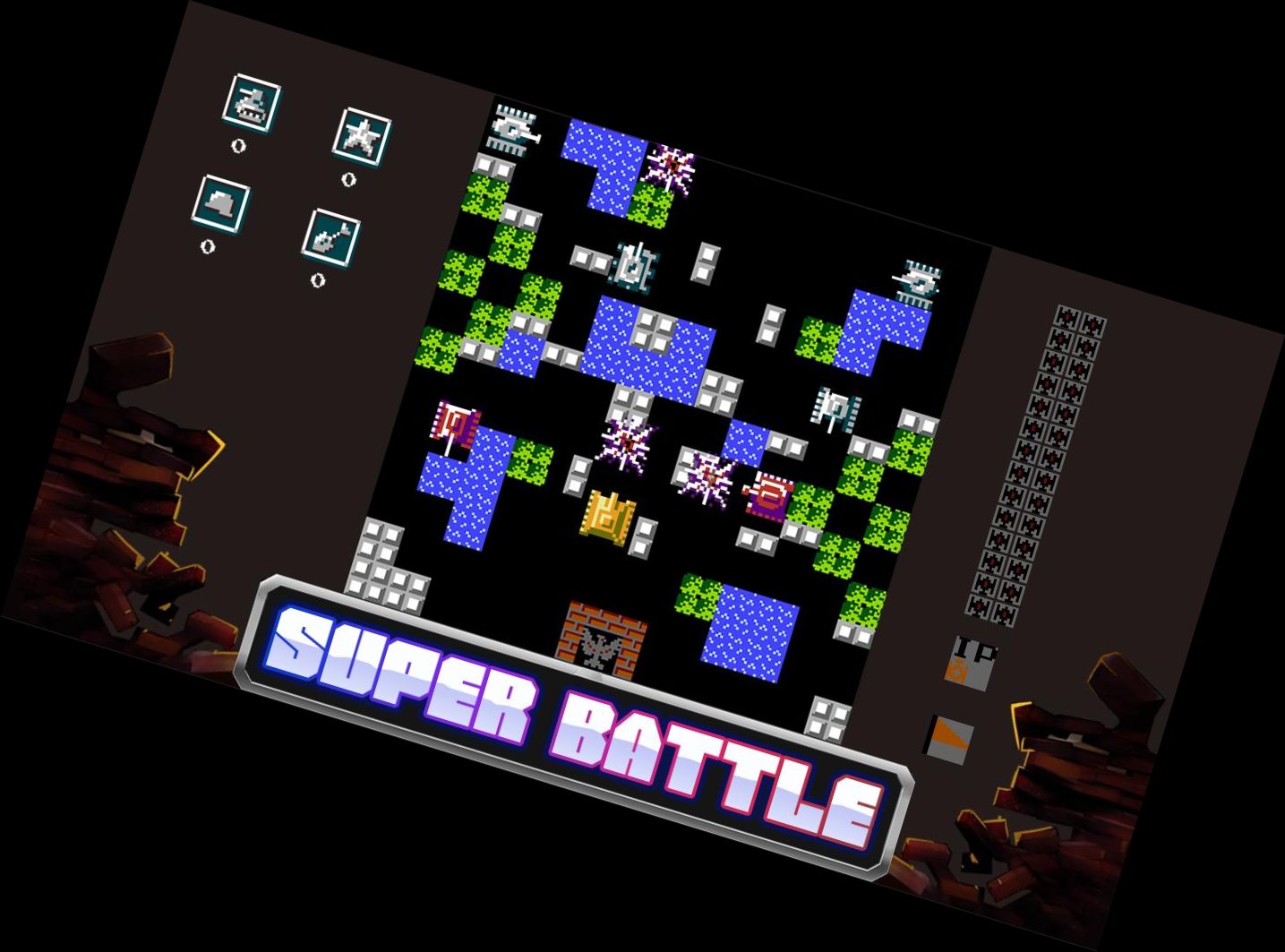Click the purple flag pickup on the battlefield

(457, 425)
